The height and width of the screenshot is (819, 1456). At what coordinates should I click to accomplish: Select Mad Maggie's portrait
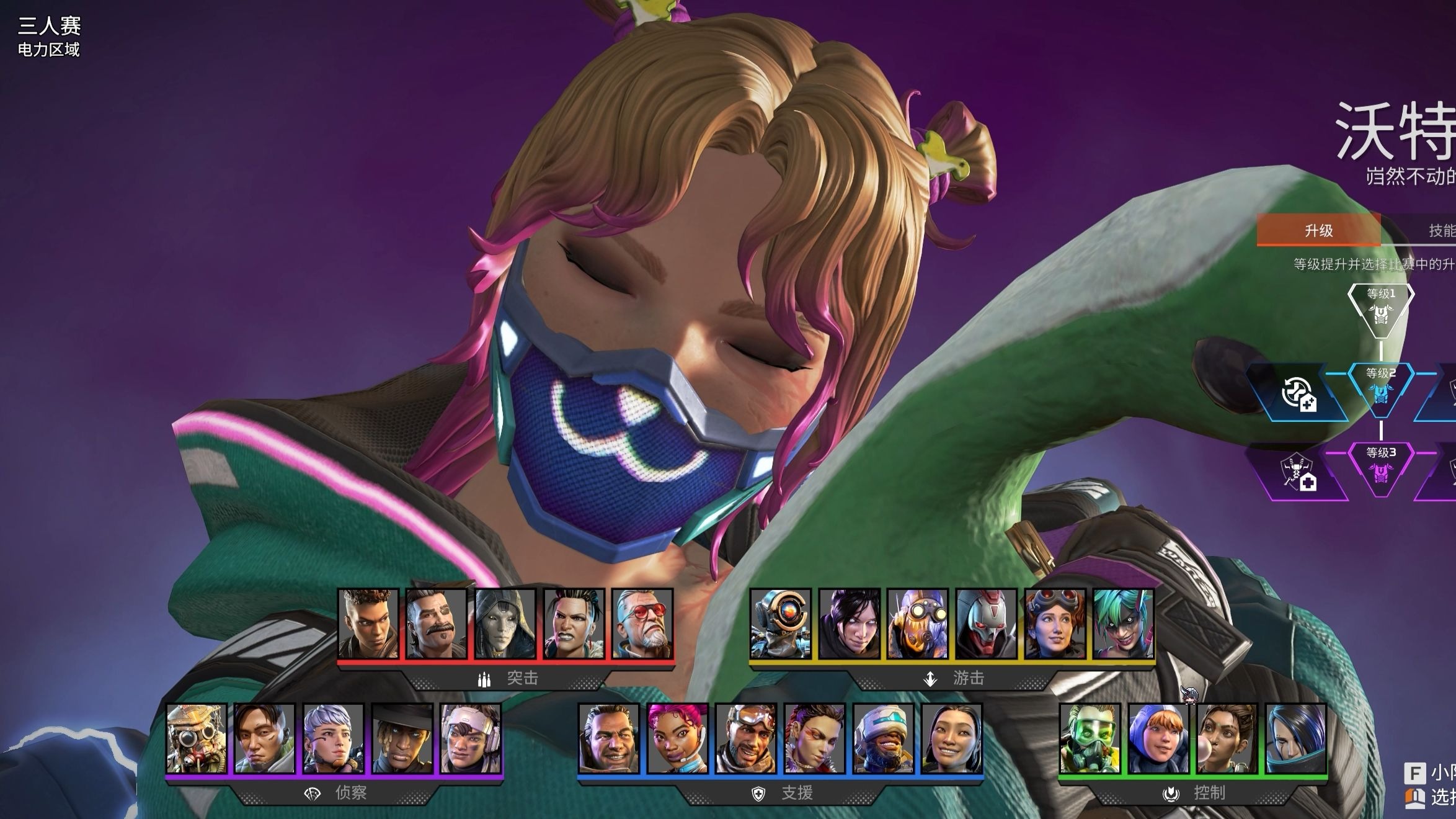click(574, 624)
